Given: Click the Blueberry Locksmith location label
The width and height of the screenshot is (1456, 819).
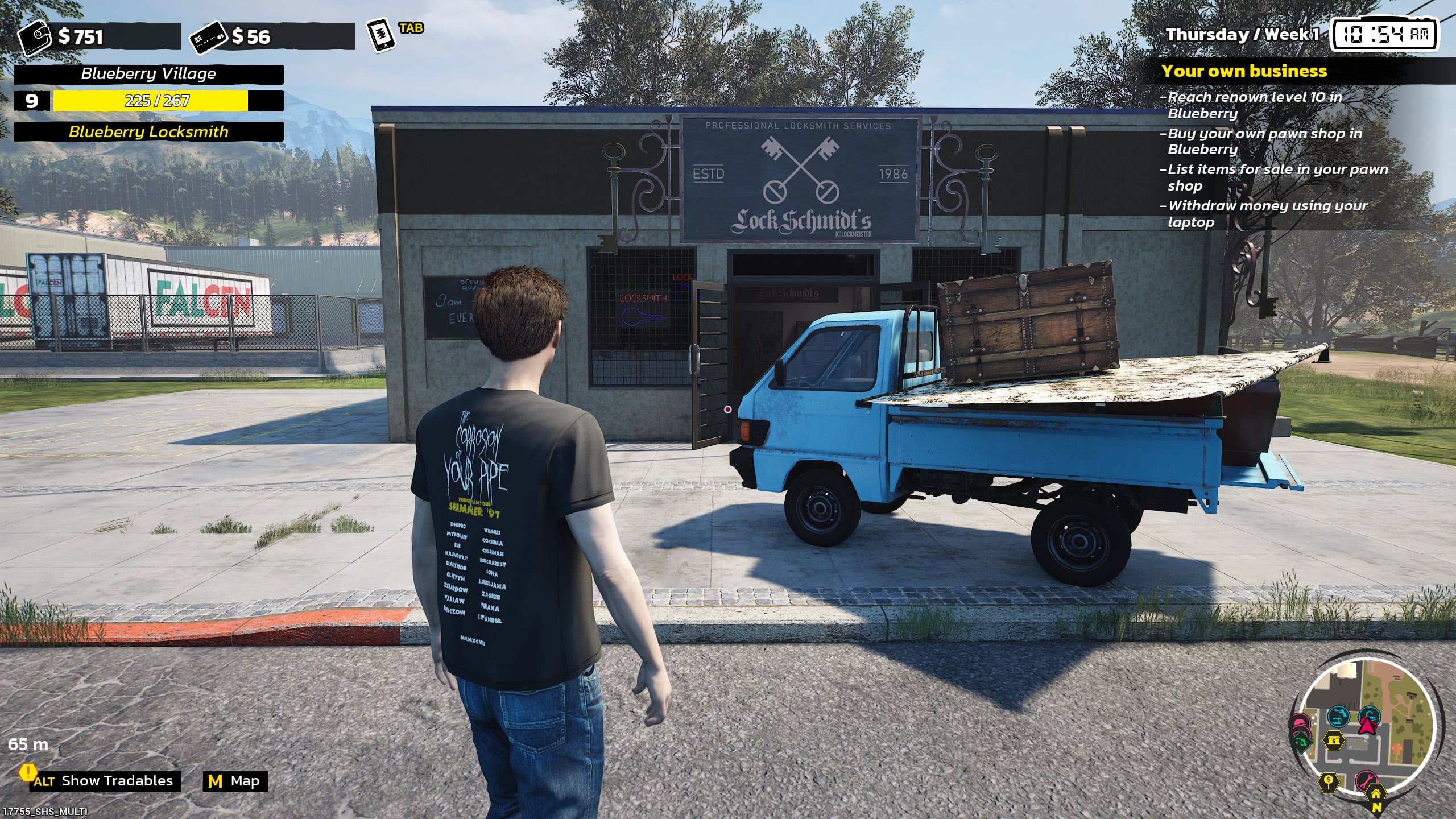Looking at the screenshot, I should pyautogui.click(x=148, y=132).
